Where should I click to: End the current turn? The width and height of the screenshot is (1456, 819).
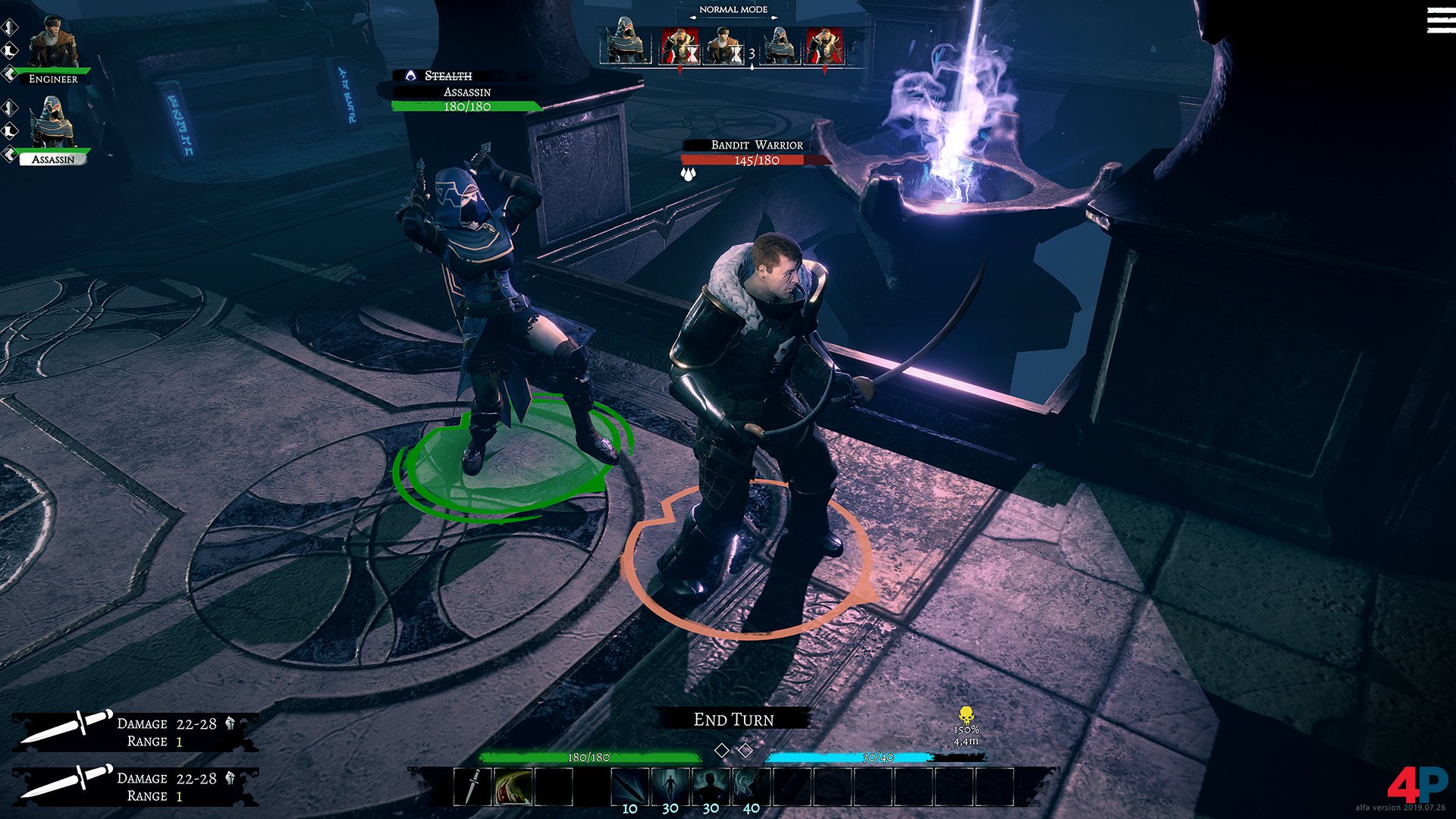[733, 719]
